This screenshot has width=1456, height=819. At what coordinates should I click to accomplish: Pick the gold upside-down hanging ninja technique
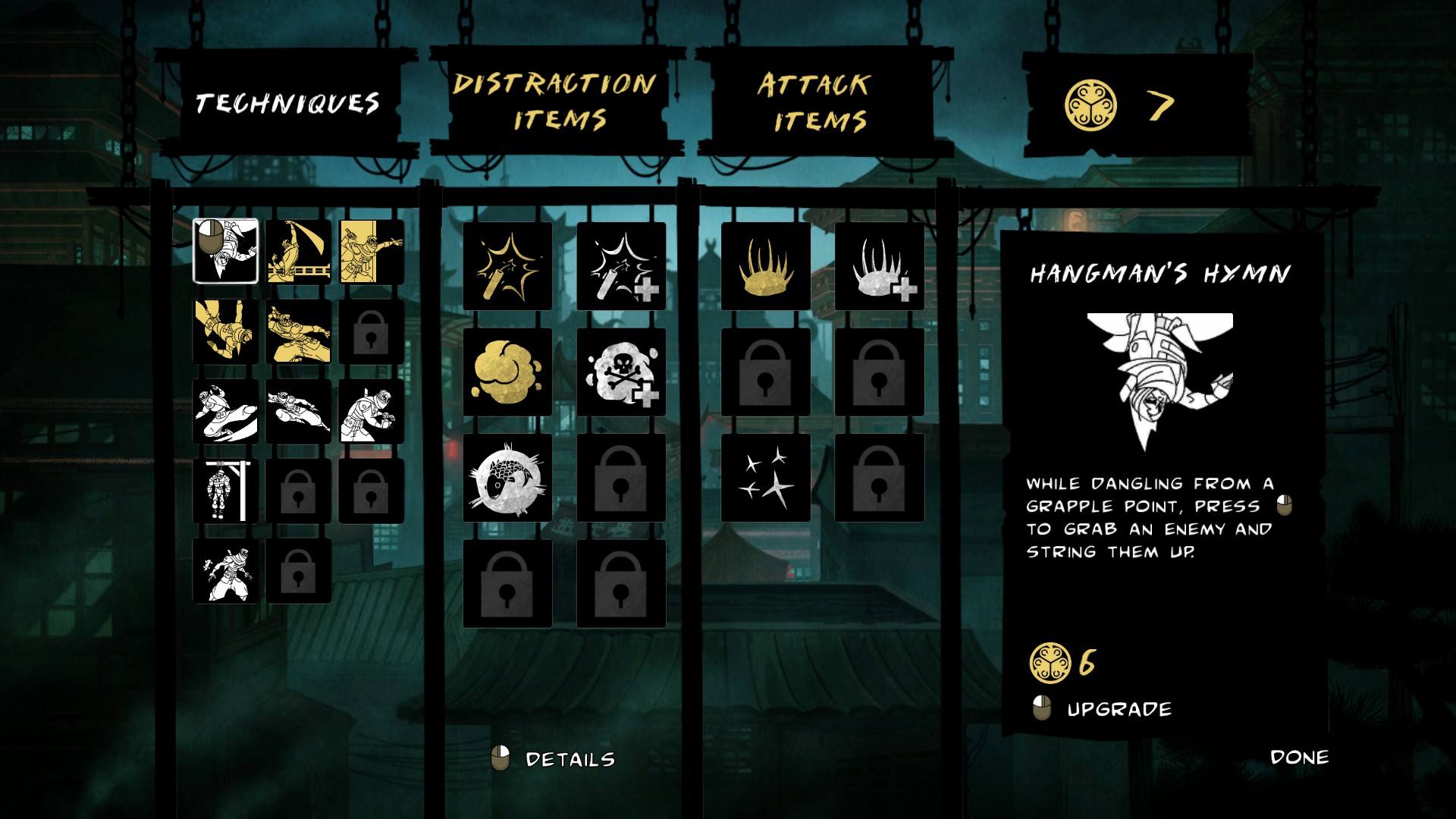(225, 331)
